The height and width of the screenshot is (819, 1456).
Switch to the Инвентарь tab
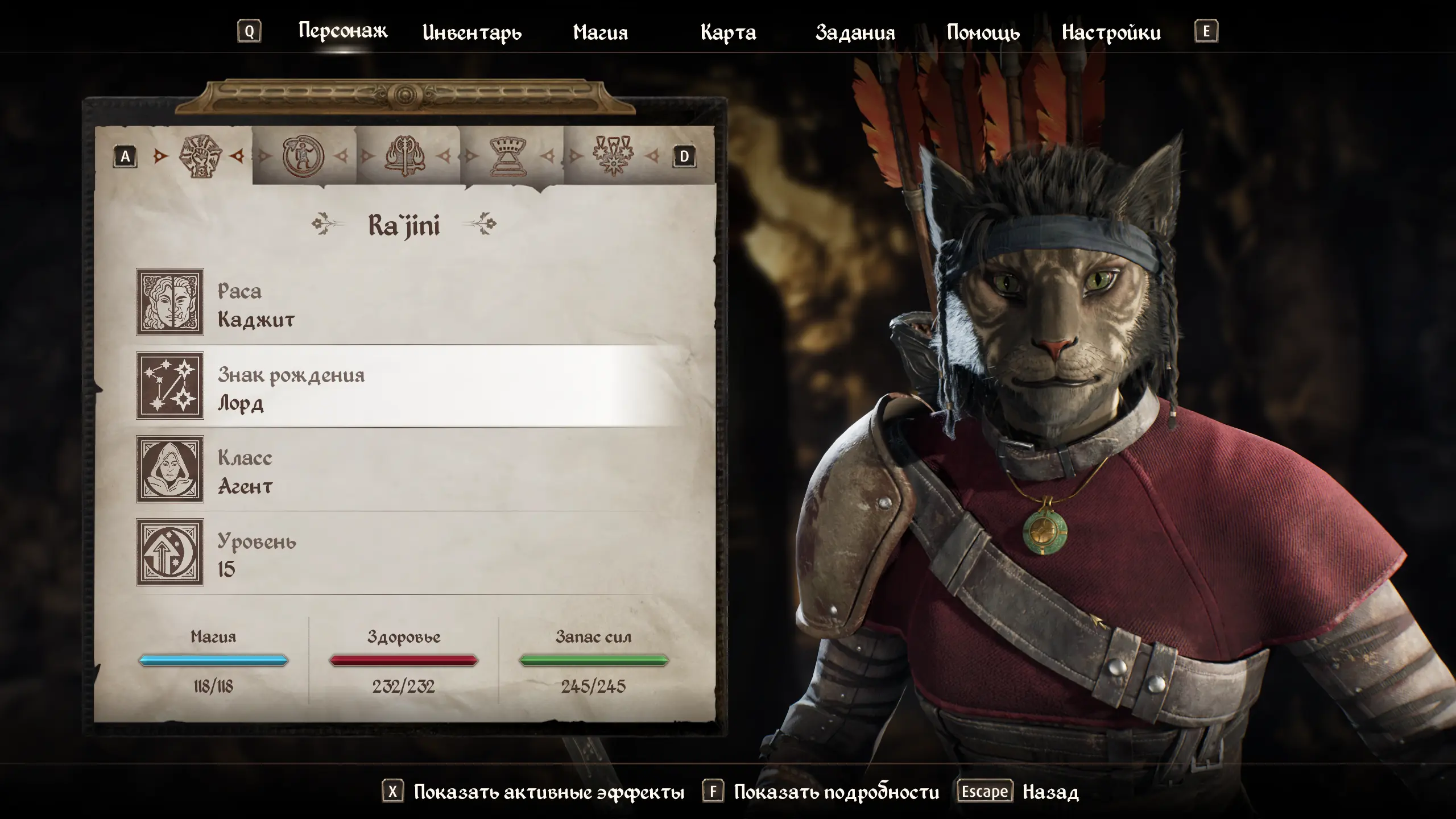pyautogui.click(x=471, y=32)
